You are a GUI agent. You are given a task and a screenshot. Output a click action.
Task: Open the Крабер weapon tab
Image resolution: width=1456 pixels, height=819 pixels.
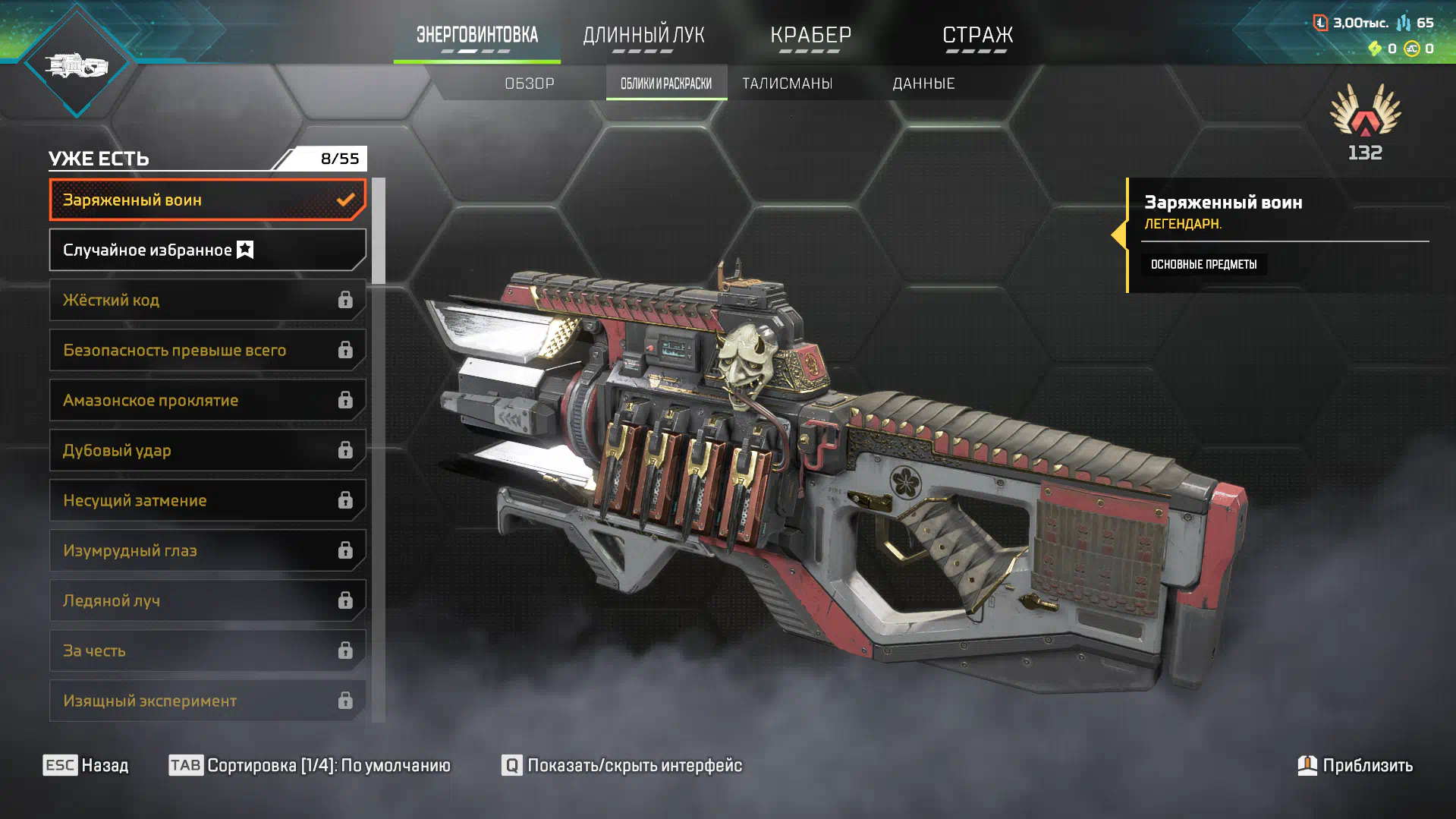point(810,35)
